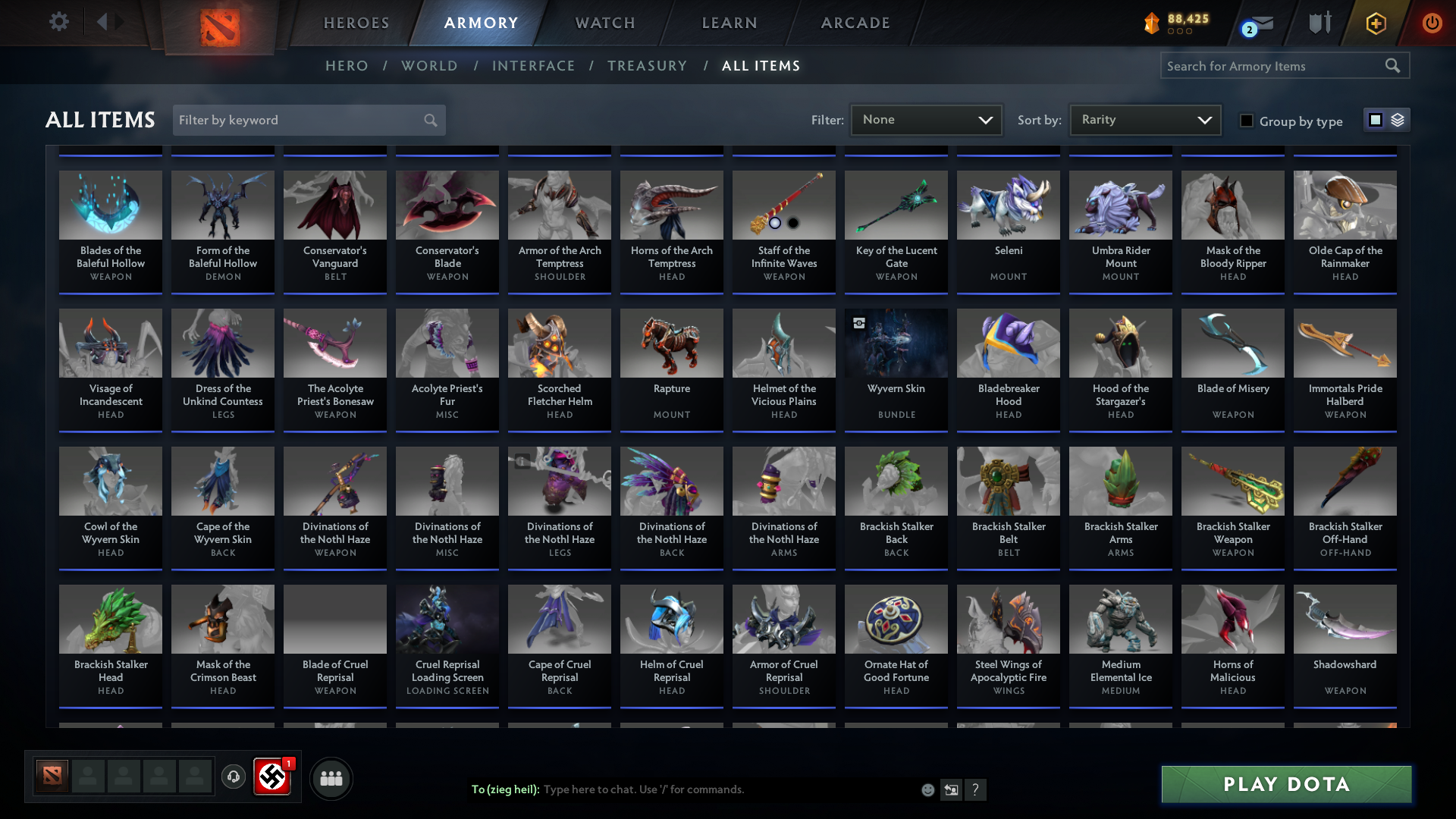The width and height of the screenshot is (1456, 819).
Task: Open the settings gear icon
Action: tap(59, 22)
